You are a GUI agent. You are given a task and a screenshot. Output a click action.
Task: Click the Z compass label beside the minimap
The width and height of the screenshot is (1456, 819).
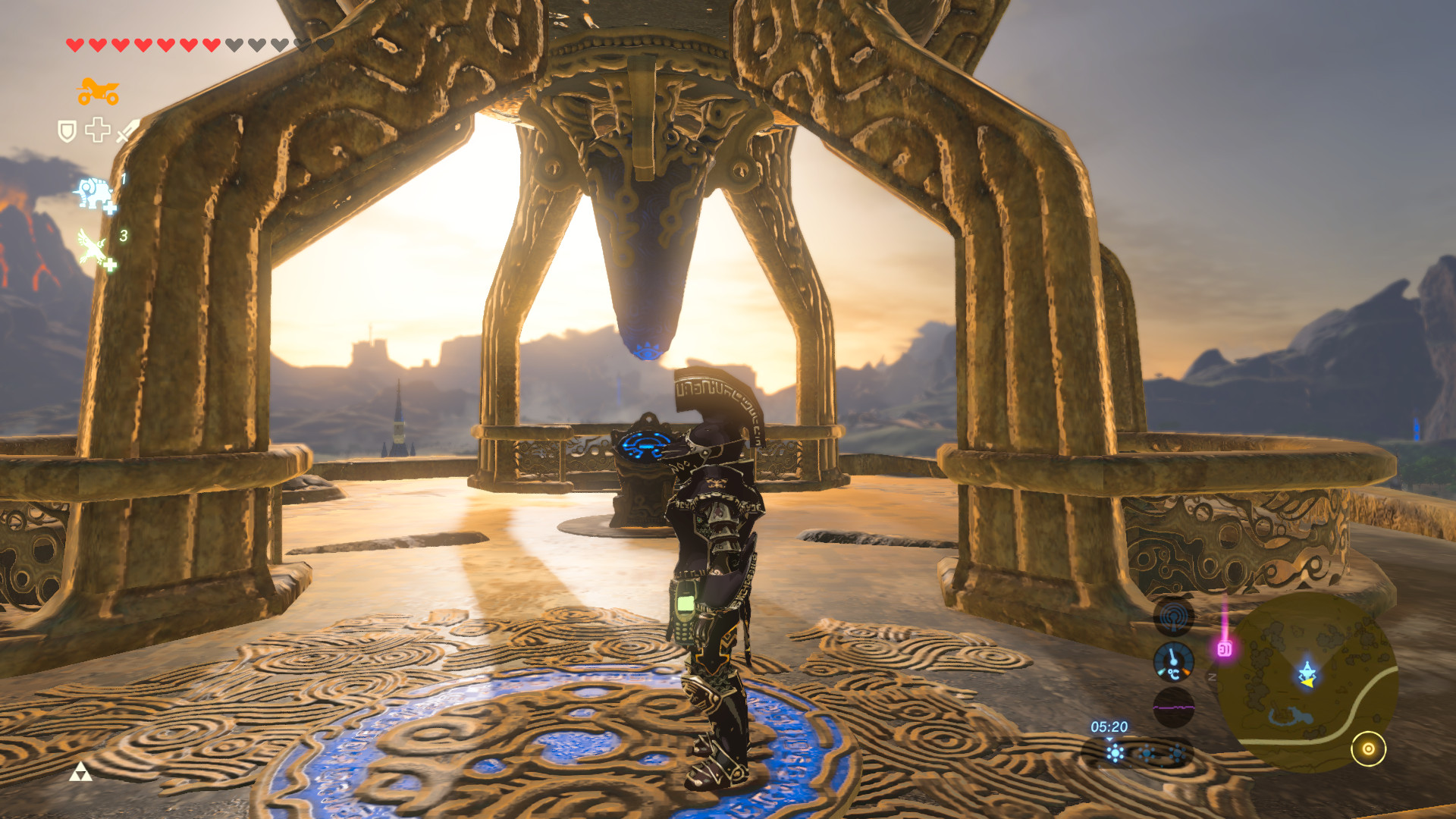tap(1213, 676)
